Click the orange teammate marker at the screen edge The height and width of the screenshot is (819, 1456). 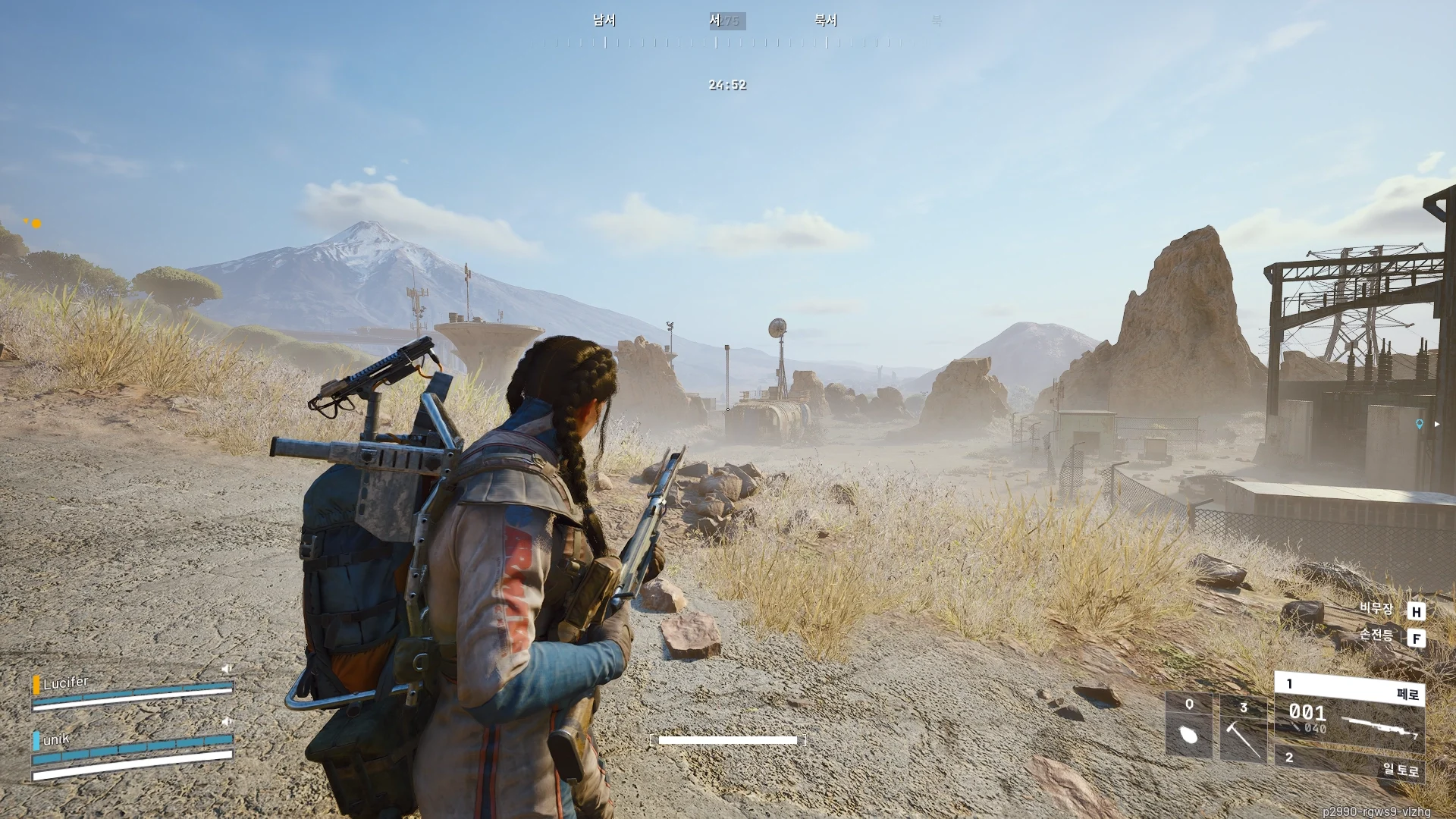click(x=36, y=224)
